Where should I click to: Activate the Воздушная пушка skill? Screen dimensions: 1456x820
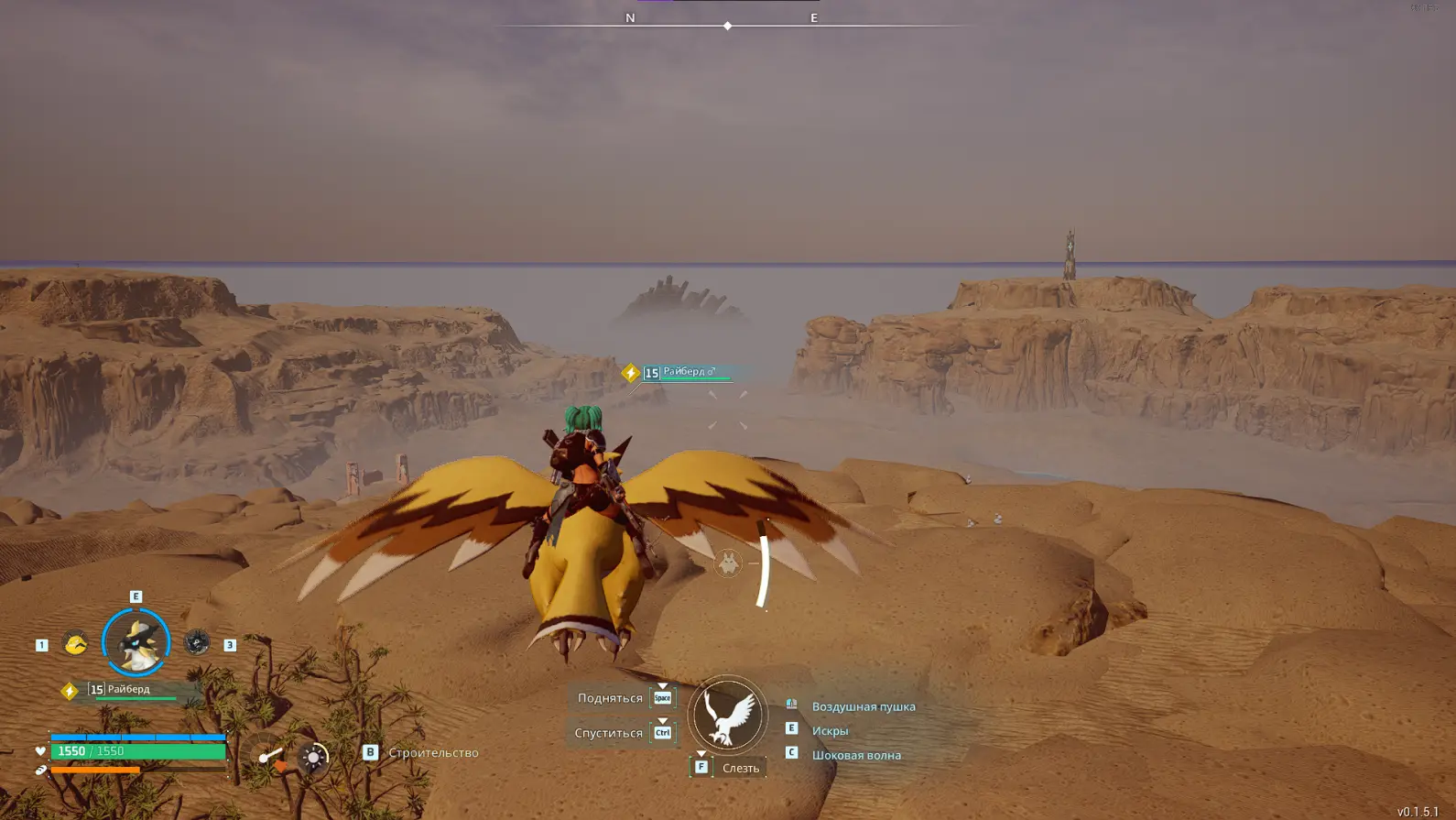(863, 706)
